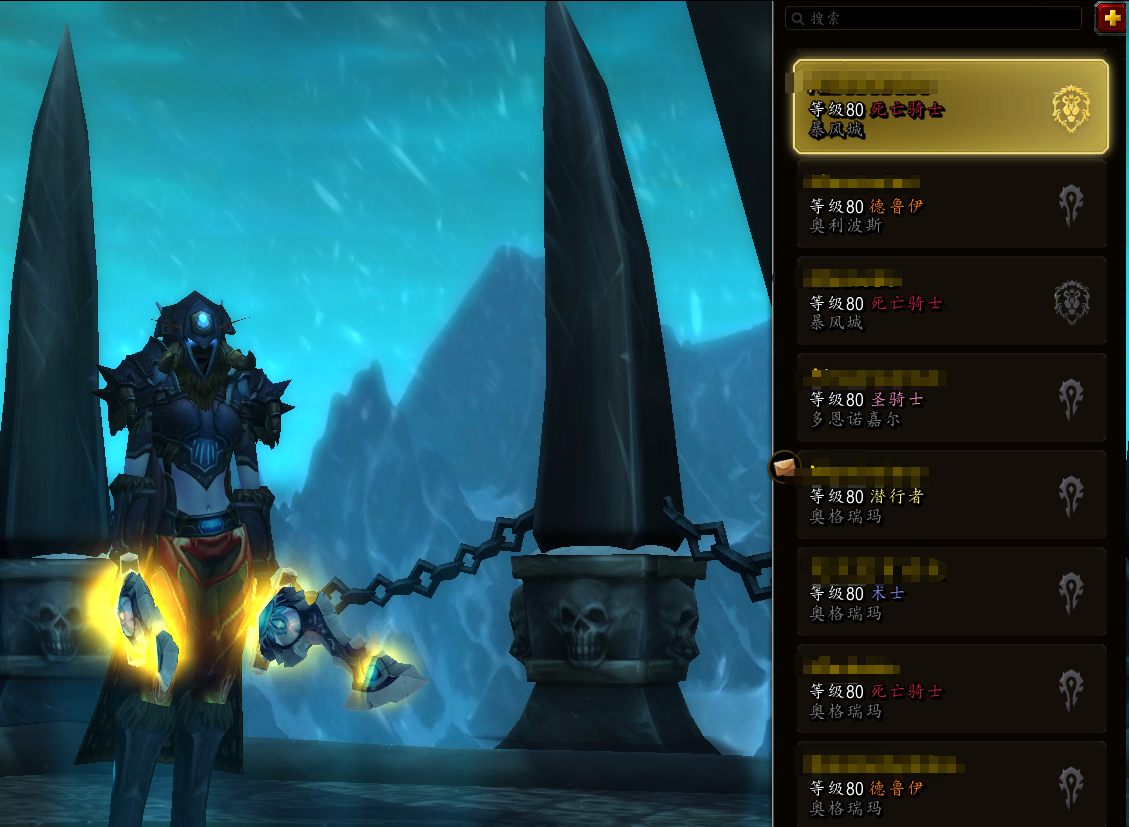The width and height of the screenshot is (1129, 827).
Task: Choose the 术士 character in 奥格瑞玛
Action: (x=950, y=592)
